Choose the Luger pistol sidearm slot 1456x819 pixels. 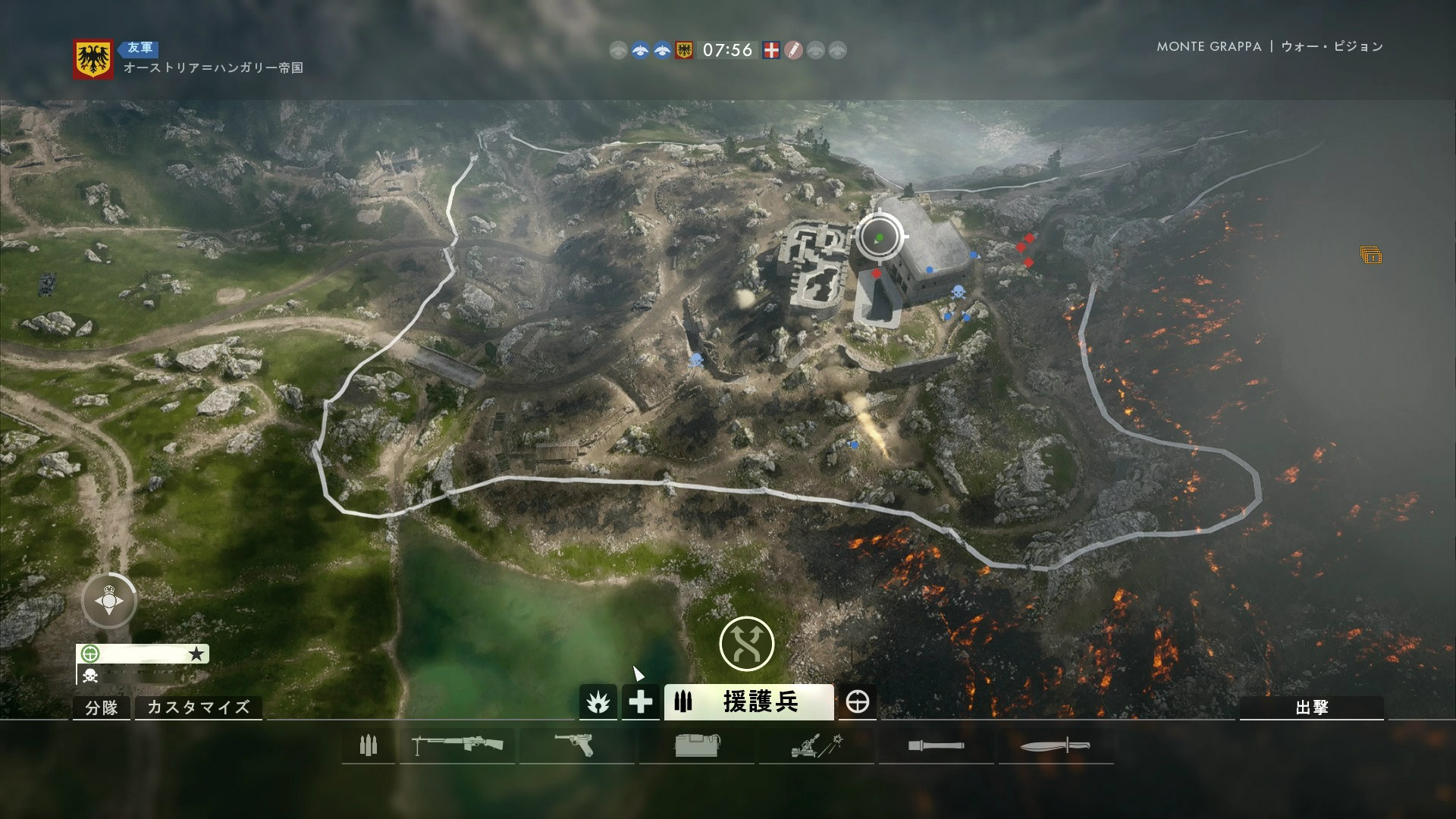point(576,745)
